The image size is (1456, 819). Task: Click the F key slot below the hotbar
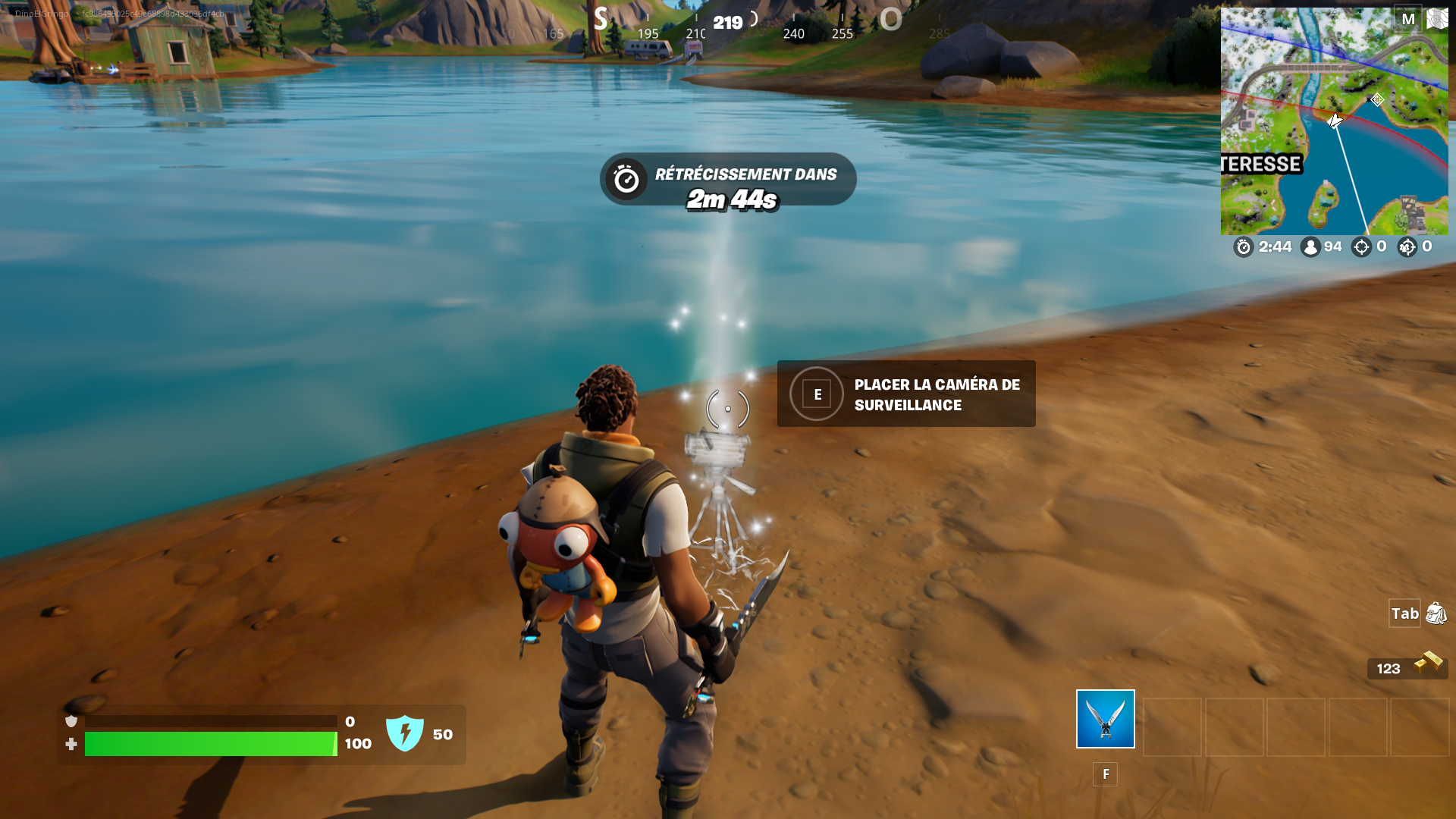[1105, 774]
